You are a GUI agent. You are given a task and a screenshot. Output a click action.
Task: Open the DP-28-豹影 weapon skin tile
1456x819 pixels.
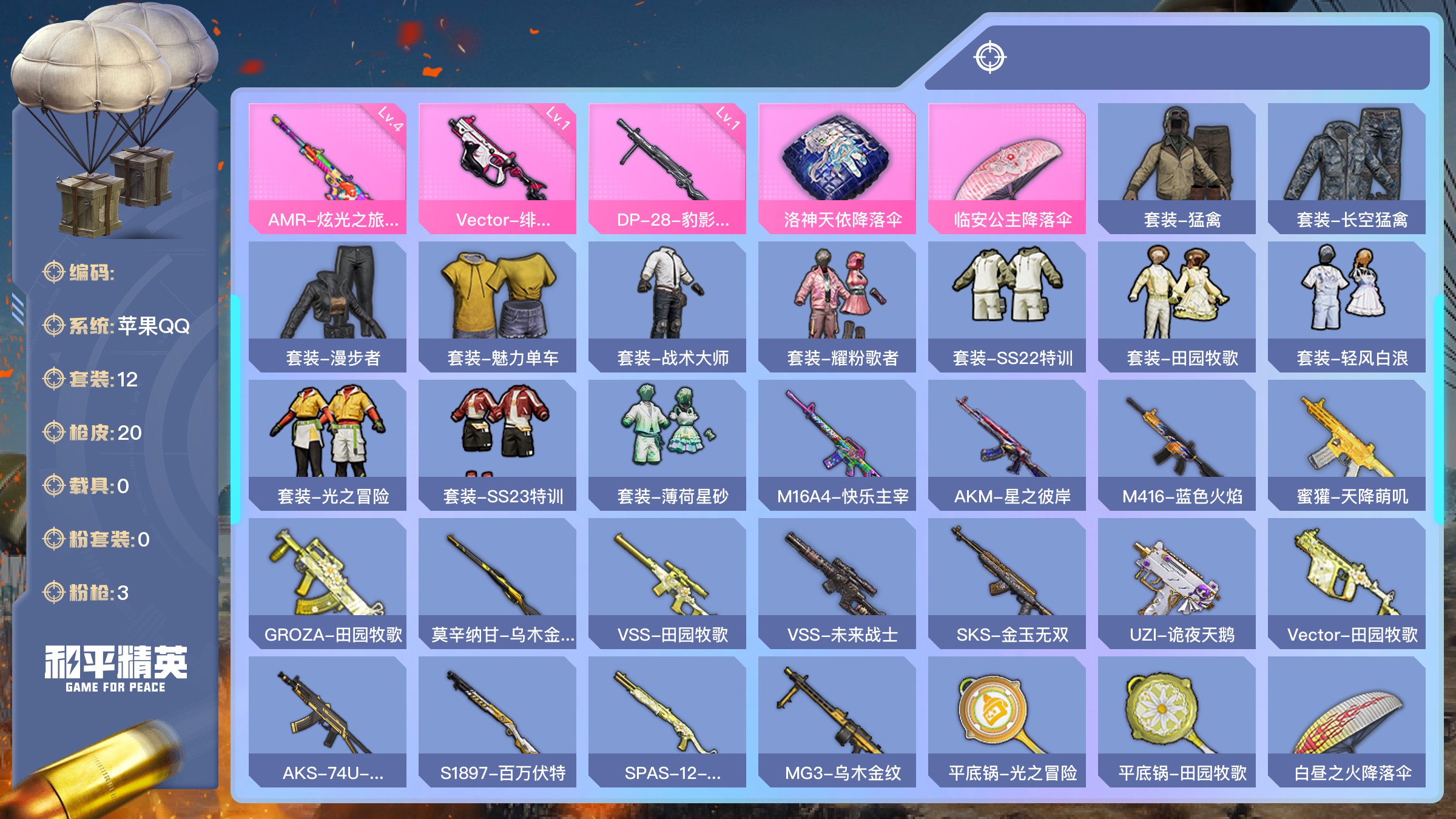667,168
